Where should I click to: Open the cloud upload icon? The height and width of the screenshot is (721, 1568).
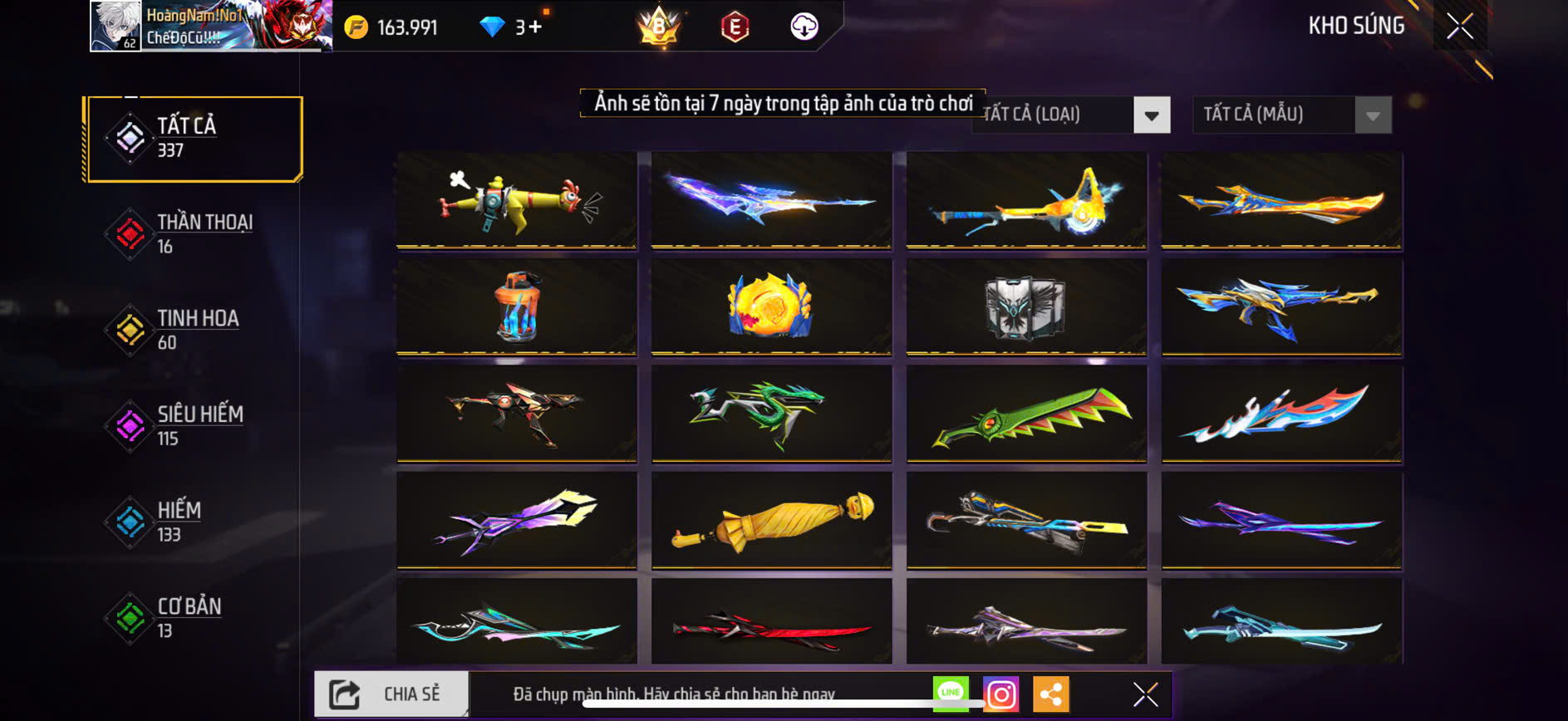point(803,27)
